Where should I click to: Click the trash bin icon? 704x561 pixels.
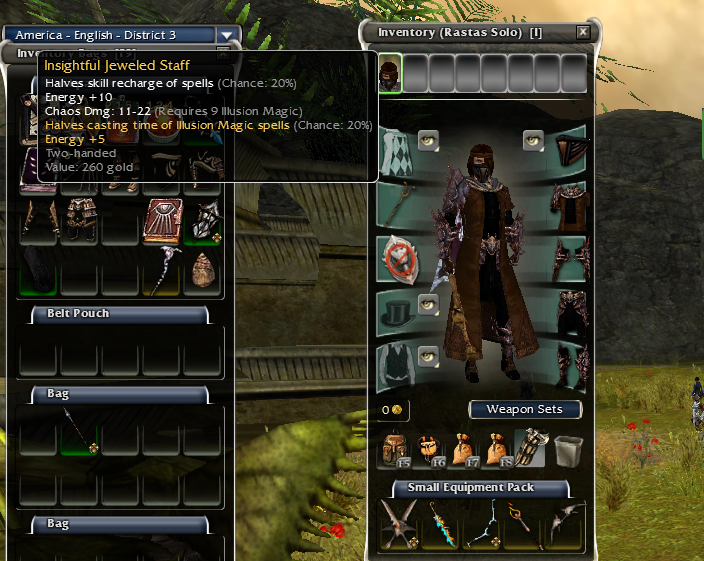[567, 450]
